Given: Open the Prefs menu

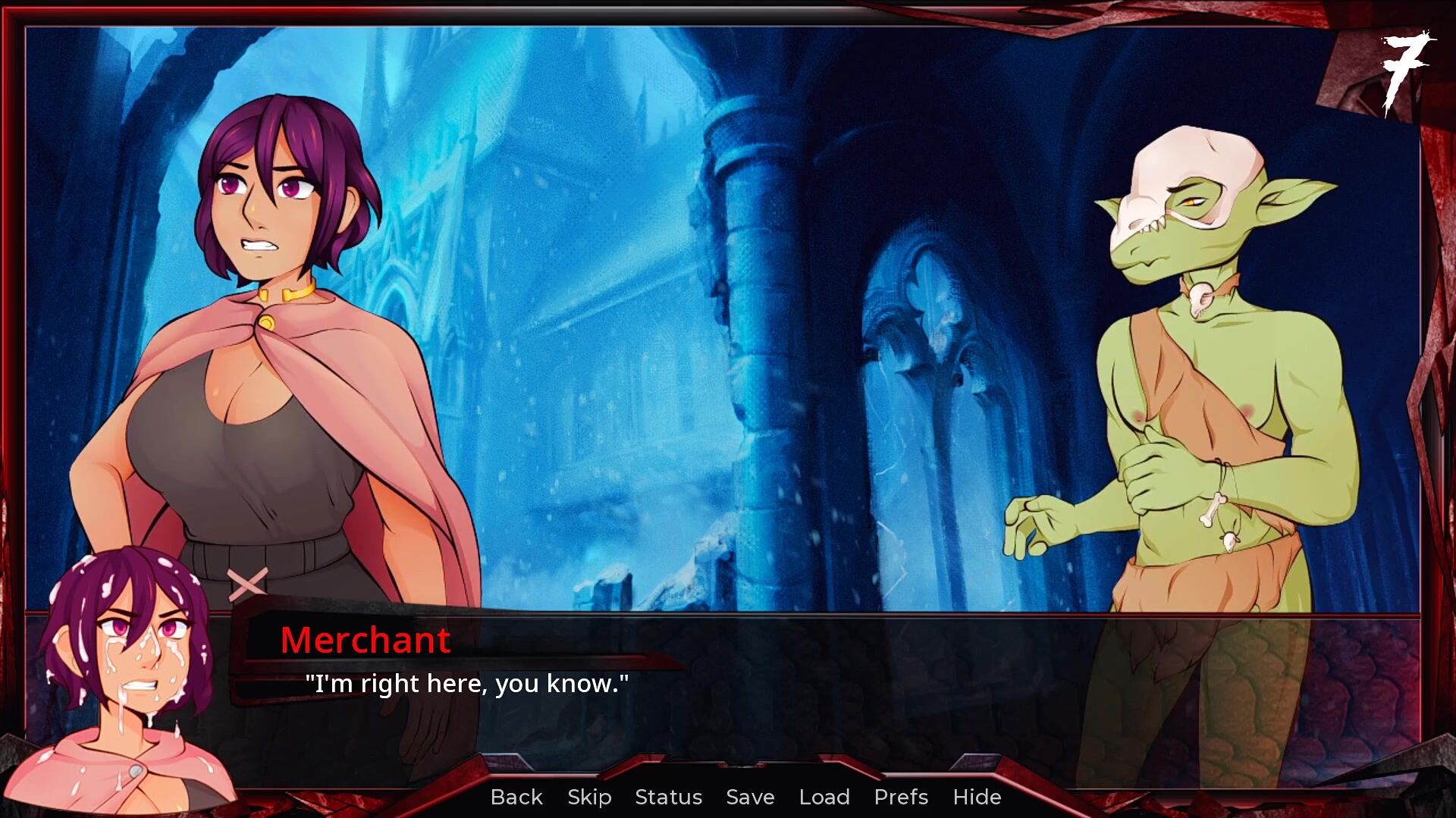Looking at the screenshot, I should [901, 797].
